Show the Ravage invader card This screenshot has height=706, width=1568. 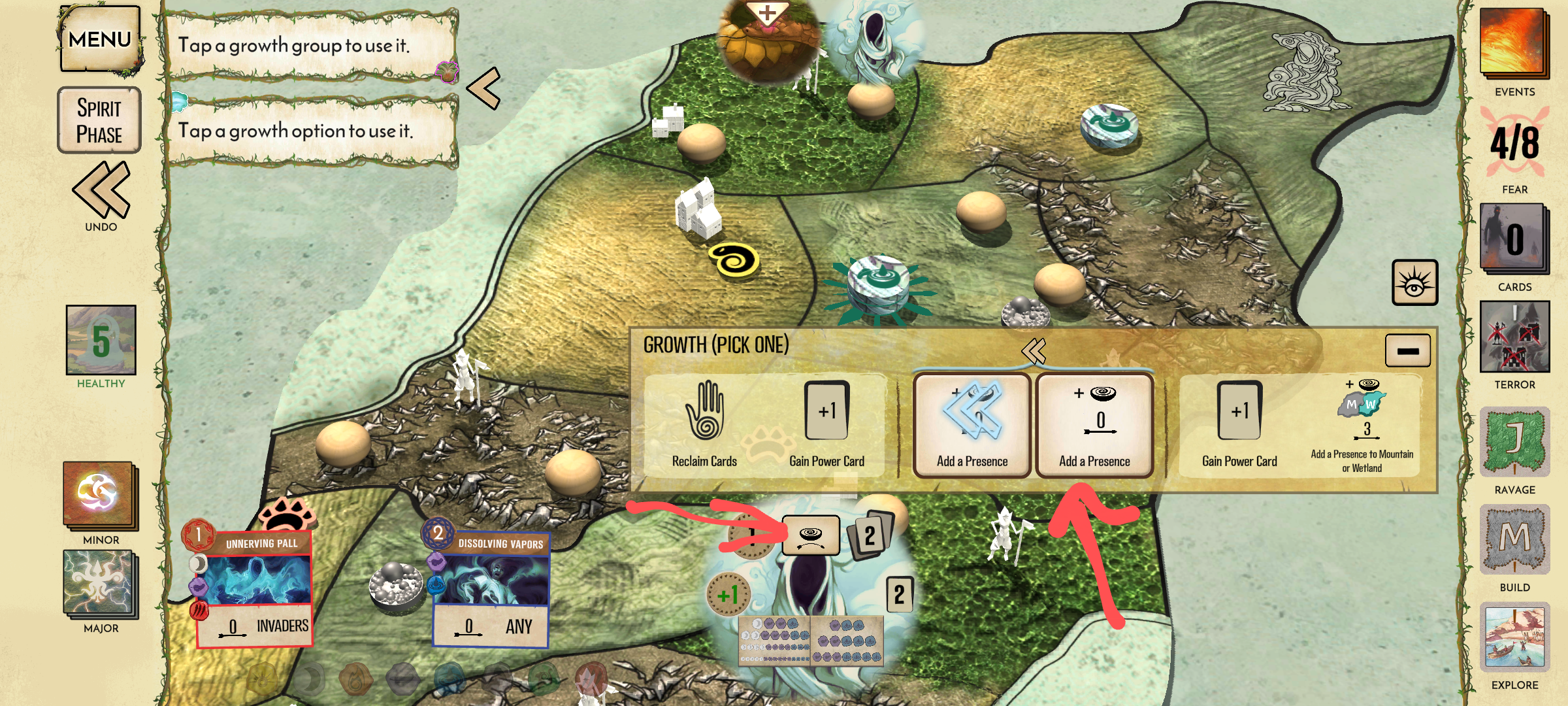(1514, 441)
